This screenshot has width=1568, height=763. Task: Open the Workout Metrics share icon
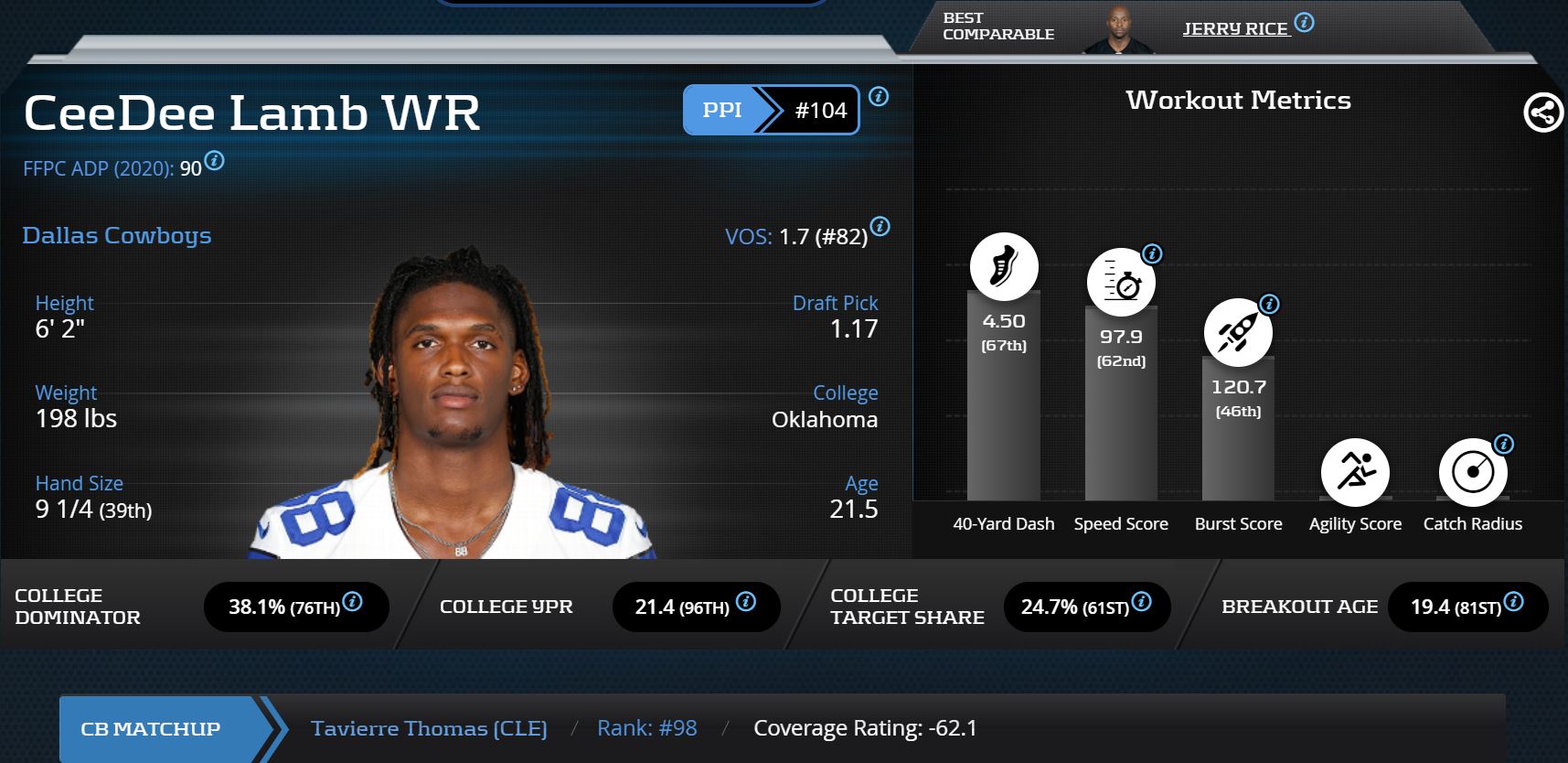click(1542, 114)
